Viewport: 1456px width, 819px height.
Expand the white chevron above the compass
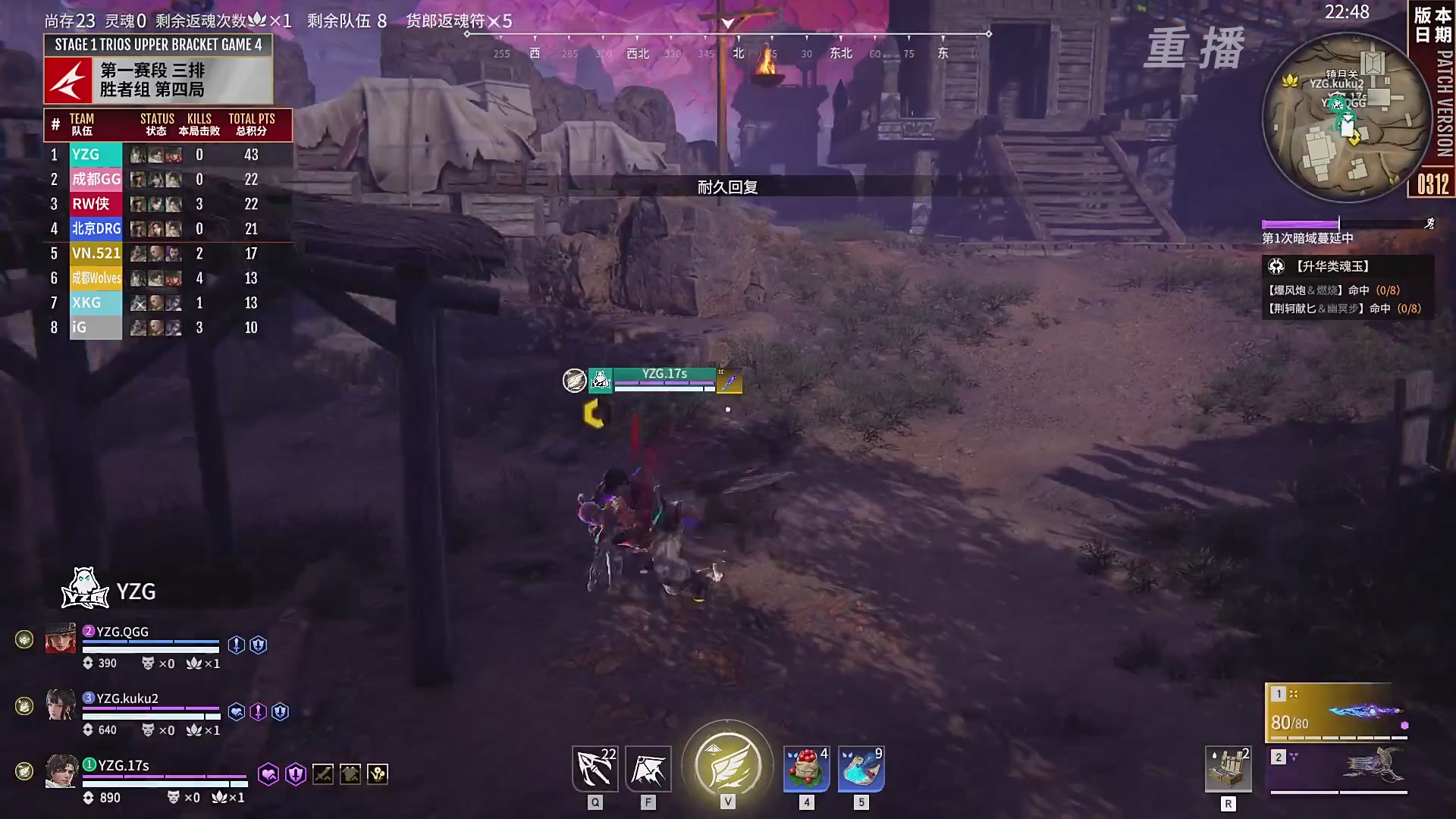tap(728, 23)
